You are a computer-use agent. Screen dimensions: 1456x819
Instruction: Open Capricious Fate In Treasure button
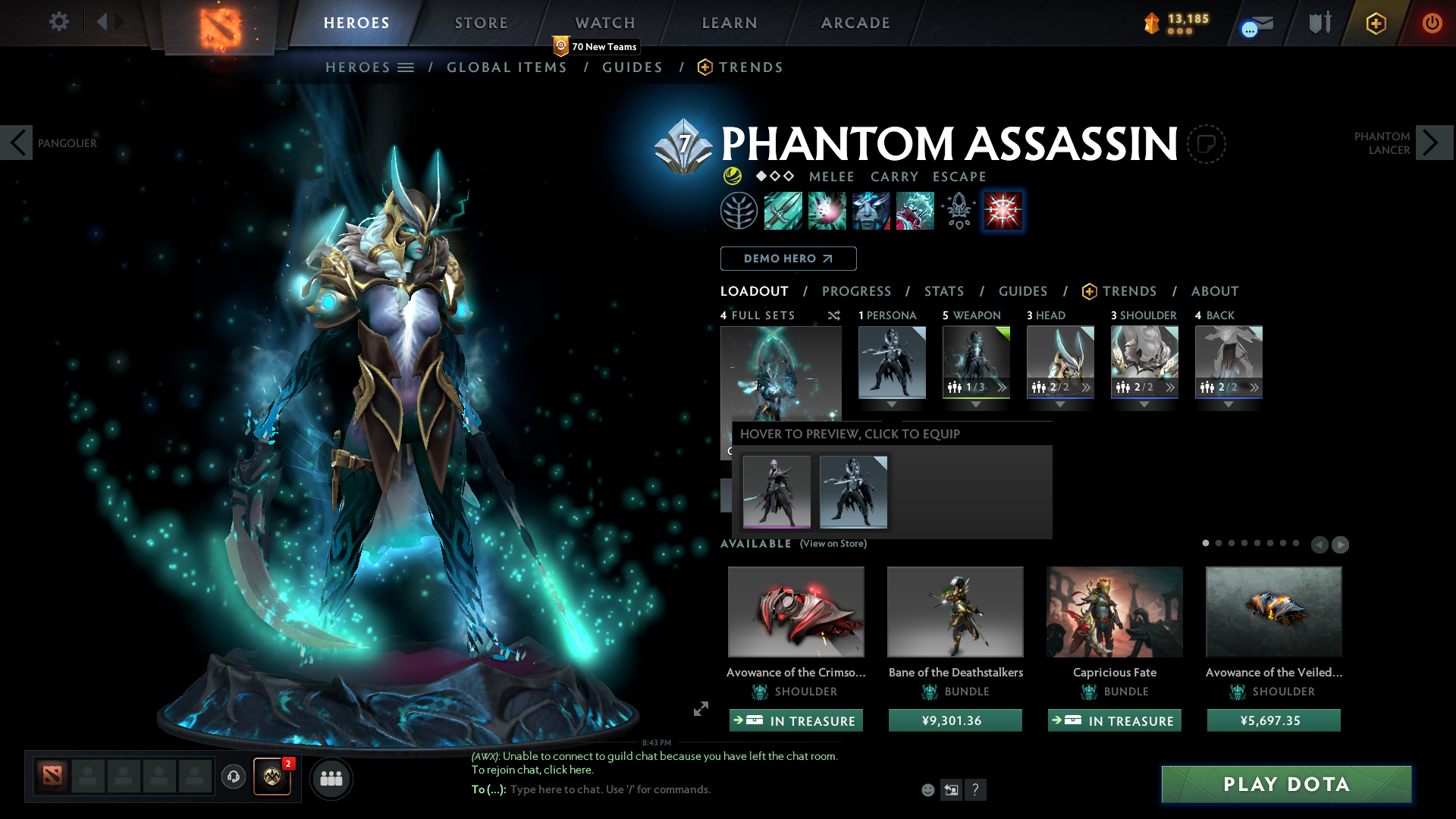click(1114, 720)
